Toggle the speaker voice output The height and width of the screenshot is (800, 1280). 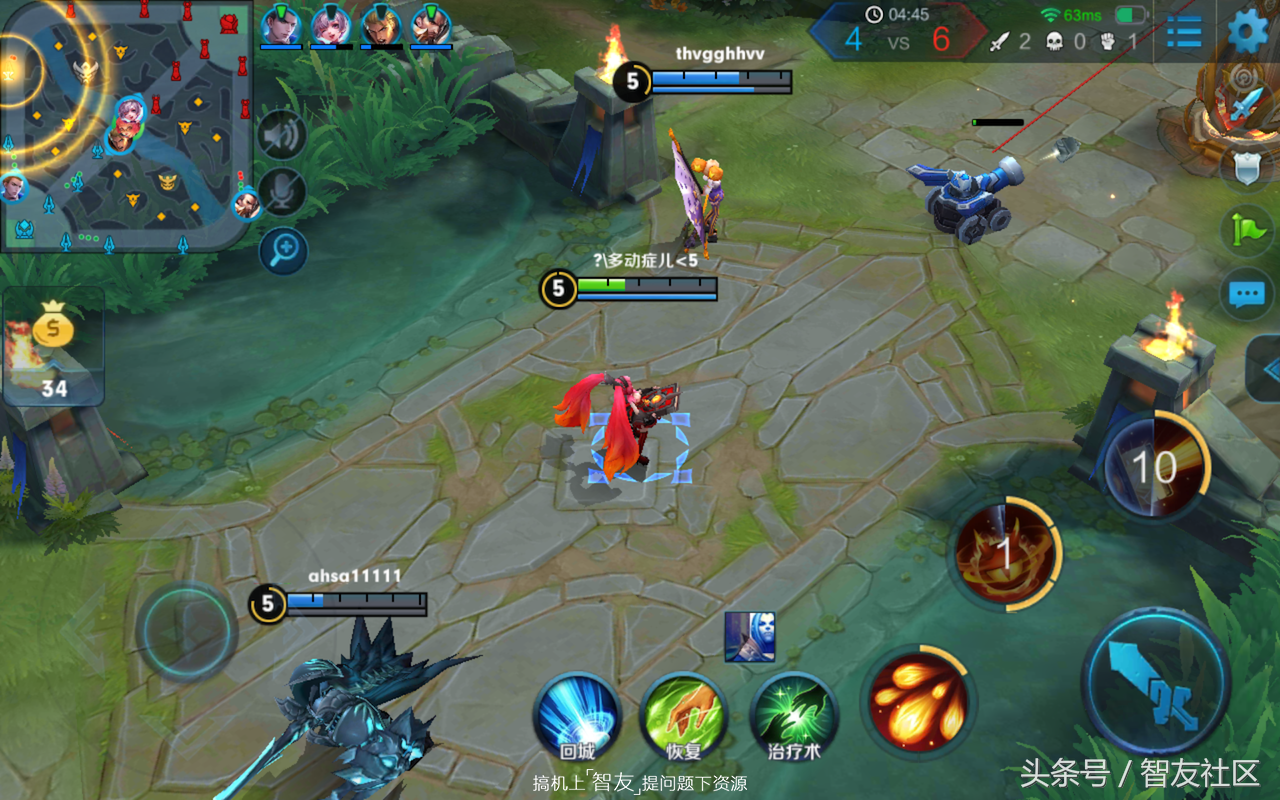282,134
